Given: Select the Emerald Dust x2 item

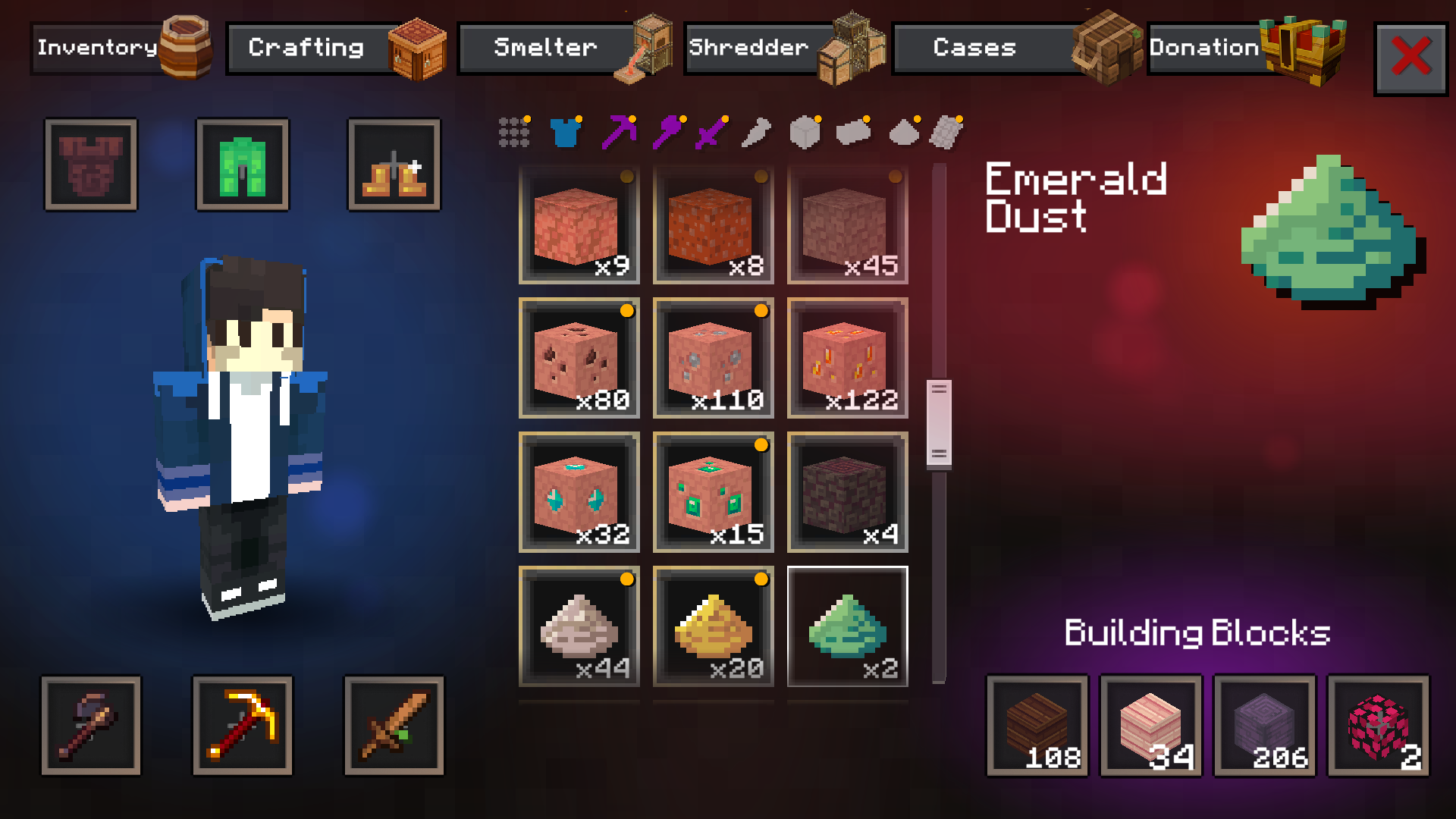Looking at the screenshot, I should click(x=846, y=628).
